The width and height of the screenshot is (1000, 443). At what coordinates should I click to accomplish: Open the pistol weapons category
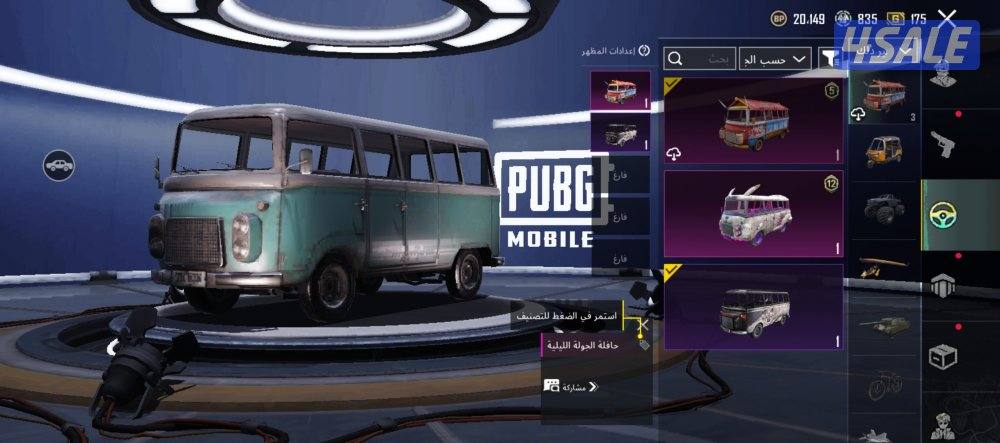click(x=944, y=145)
